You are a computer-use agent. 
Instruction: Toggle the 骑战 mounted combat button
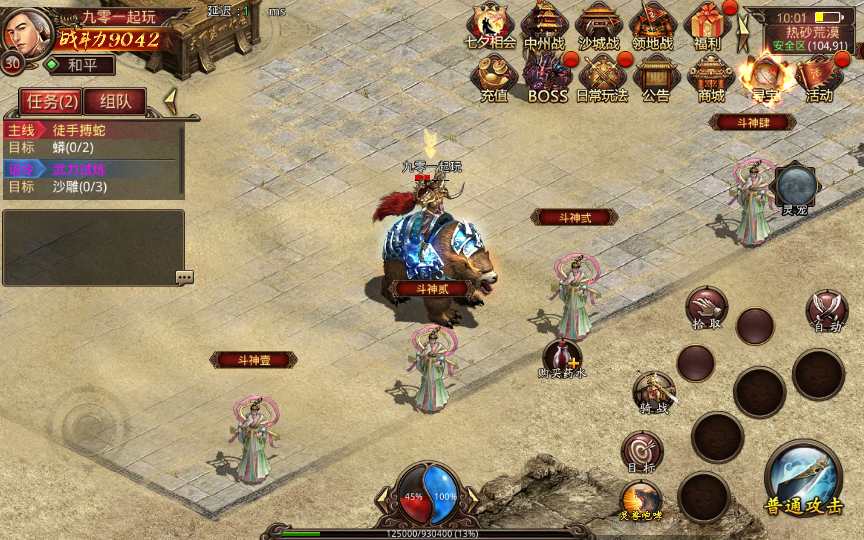click(654, 392)
